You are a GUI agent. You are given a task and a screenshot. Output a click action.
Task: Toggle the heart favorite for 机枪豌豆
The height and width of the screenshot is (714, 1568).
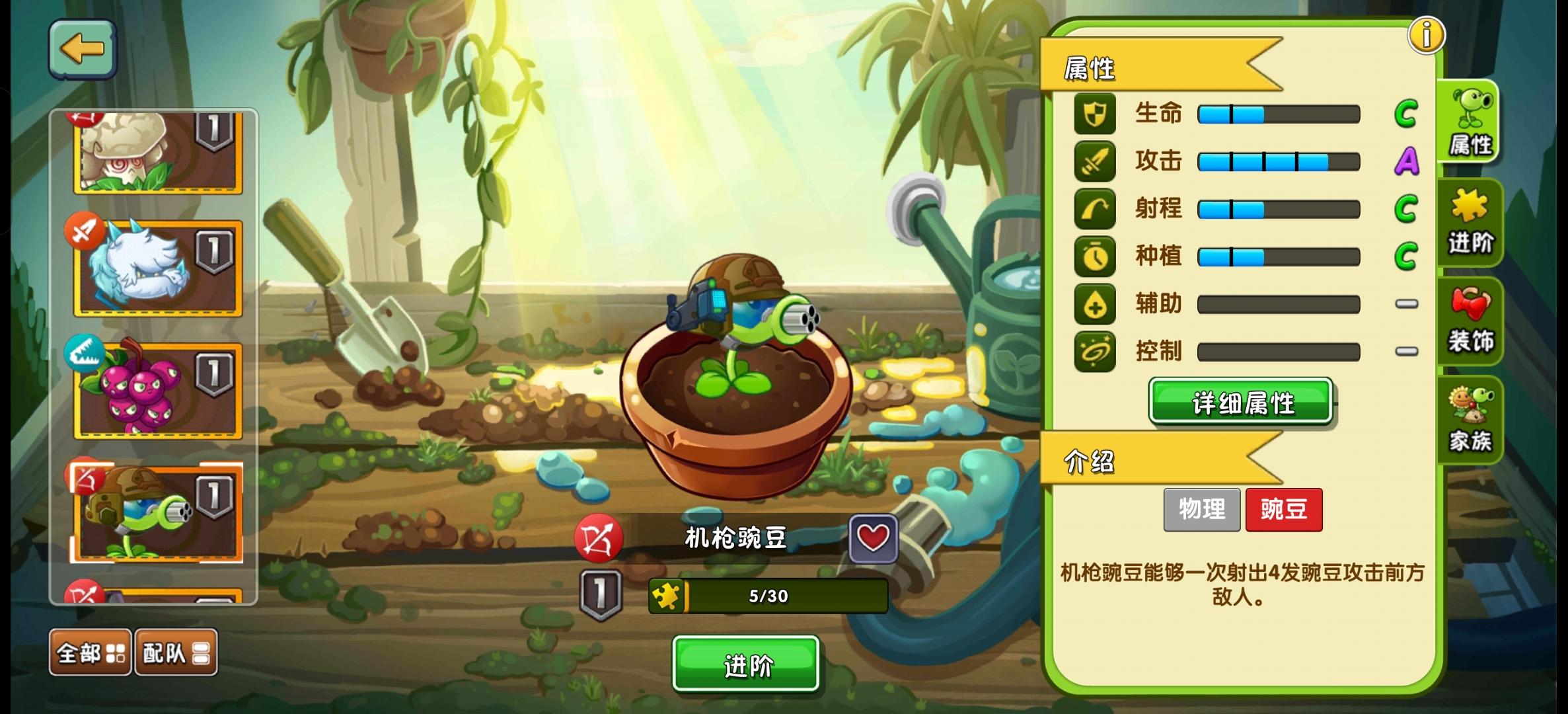click(873, 537)
